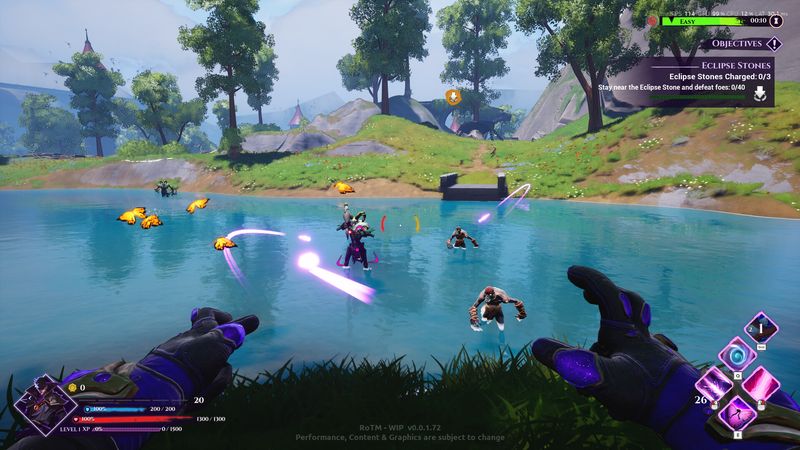Screen dimensions: 800x450
Task: Use the purple lightning primary attack ability
Action: pos(714,385)
